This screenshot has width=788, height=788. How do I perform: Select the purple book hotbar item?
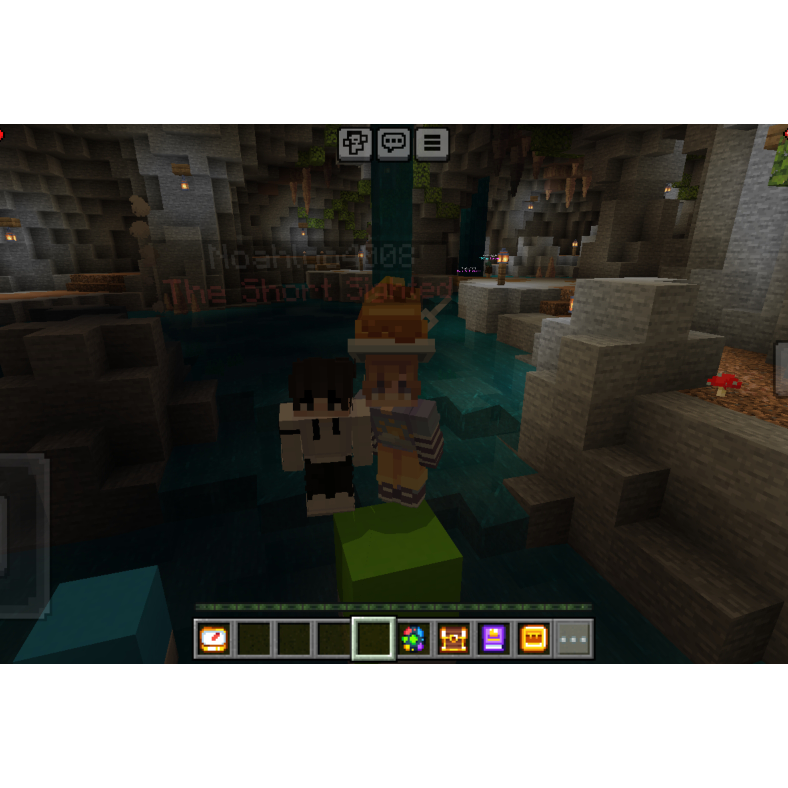(493, 639)
